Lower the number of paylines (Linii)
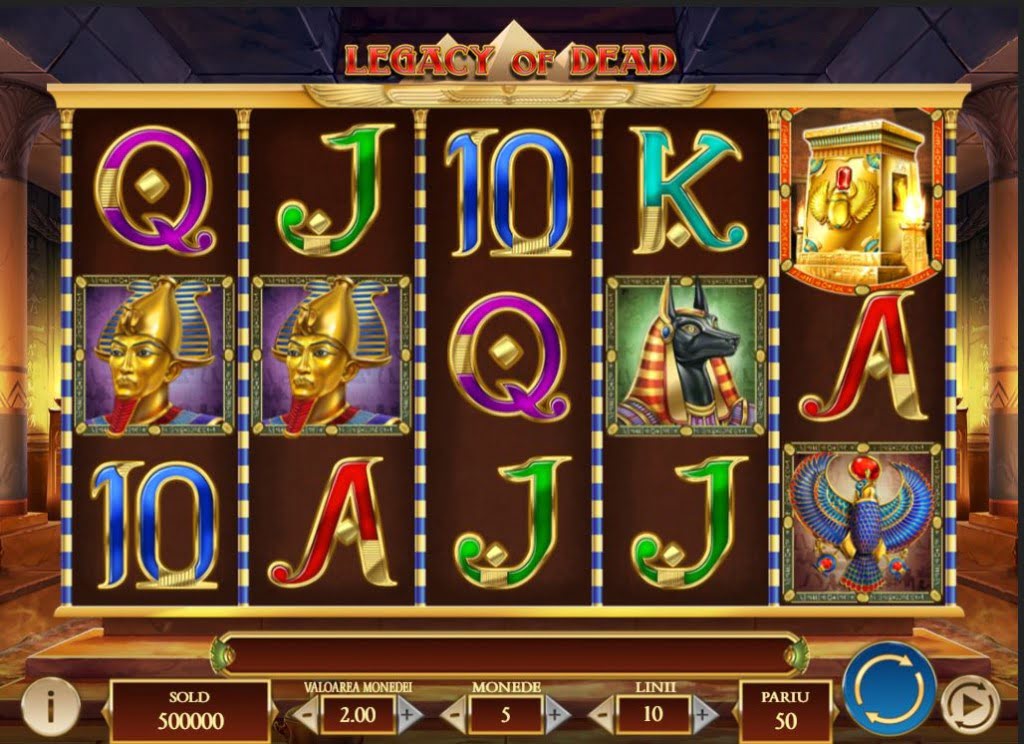Screen dimensions: 1024x744 (x=603, y=715)
